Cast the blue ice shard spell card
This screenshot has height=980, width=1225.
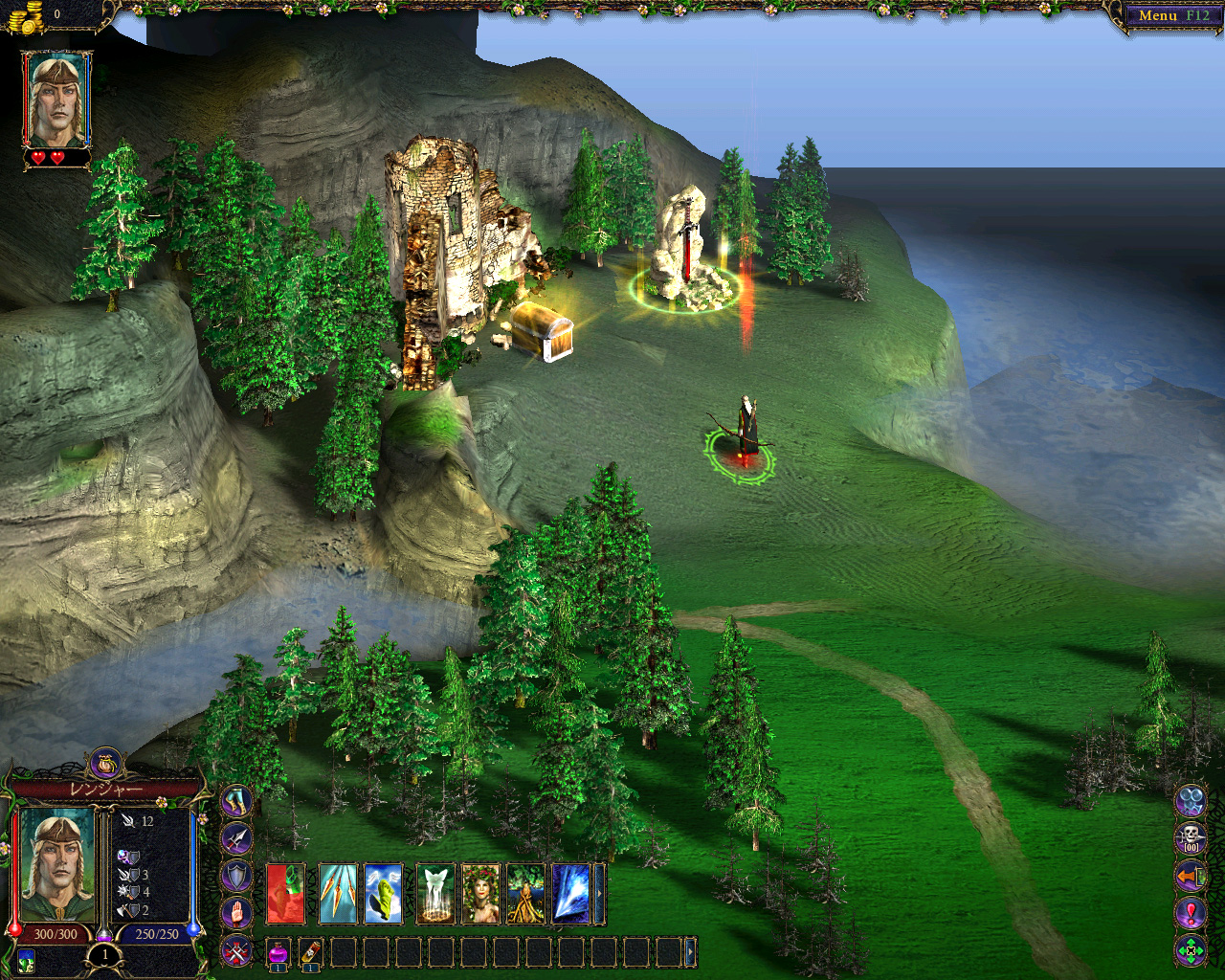pos(571,894)
